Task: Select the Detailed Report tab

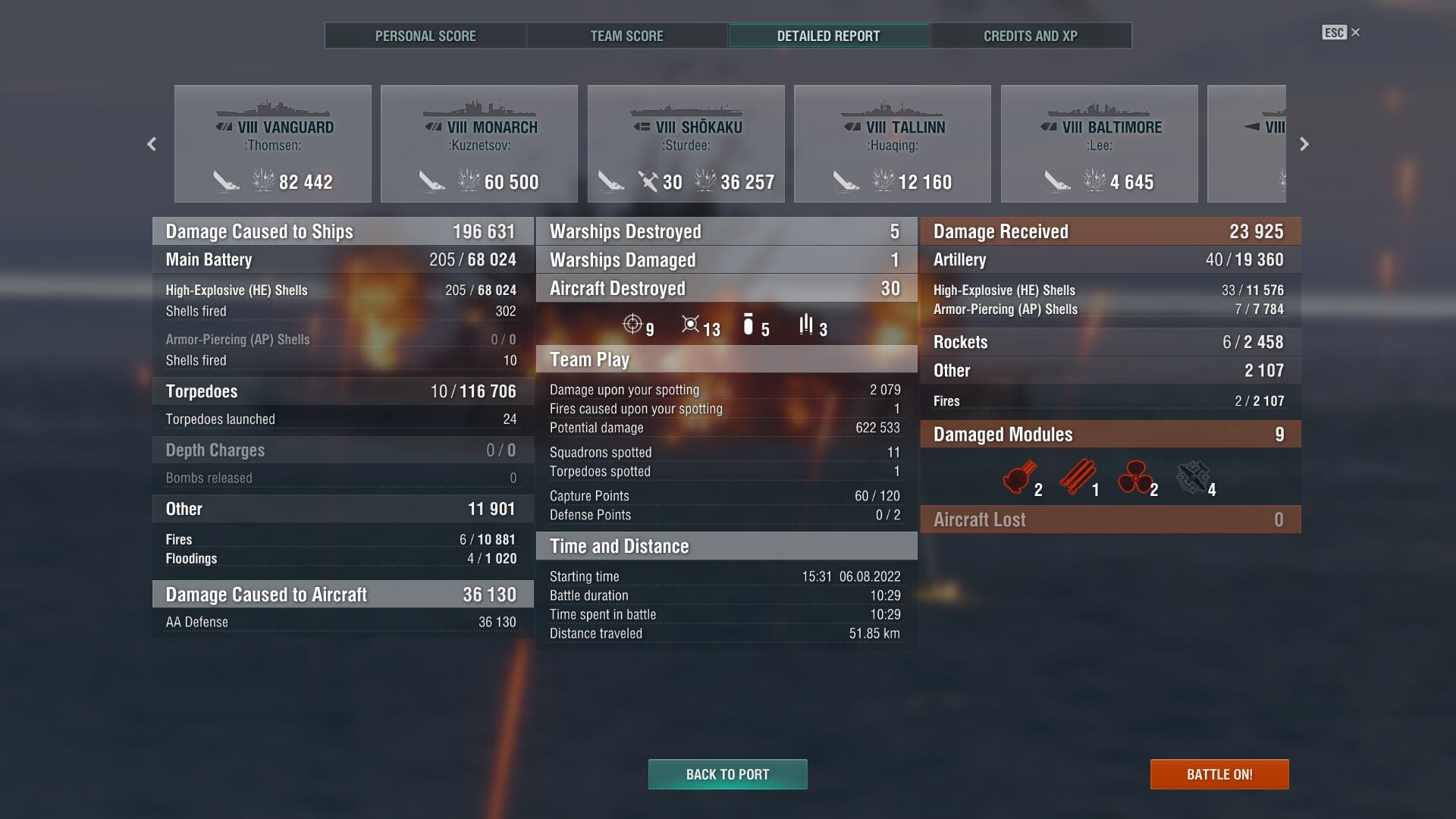Action: pos(828,36)
